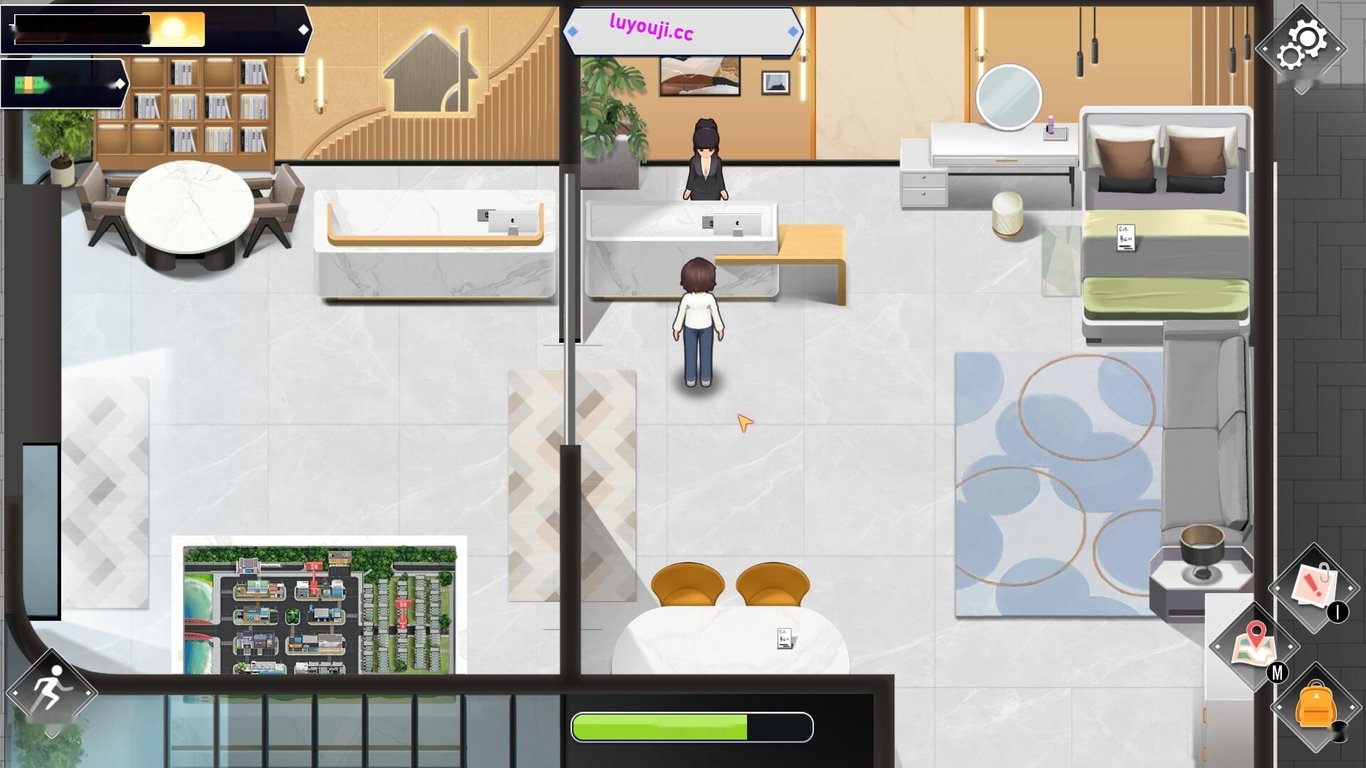Click the circled I shortcut badge on quest icon
Viewport: 1366px width, 768px height.
(x=1340, y=610)
